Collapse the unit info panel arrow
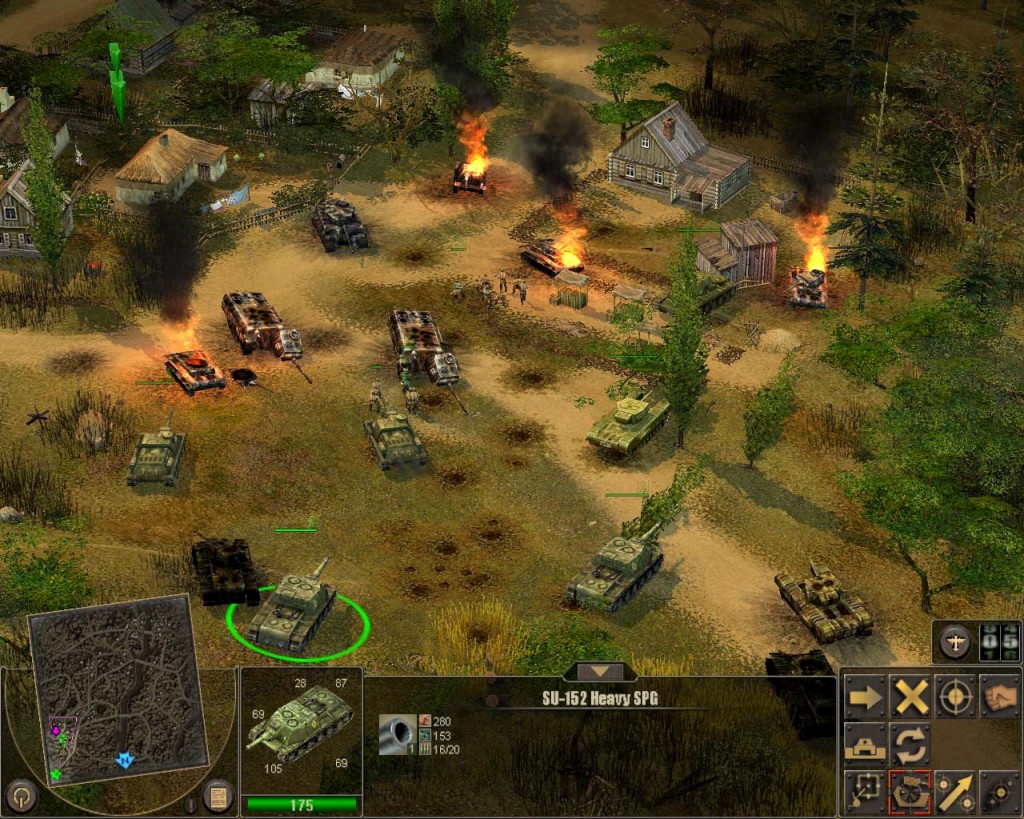Viewport: 1024px width, 819px height. click(x=600, y=671)
